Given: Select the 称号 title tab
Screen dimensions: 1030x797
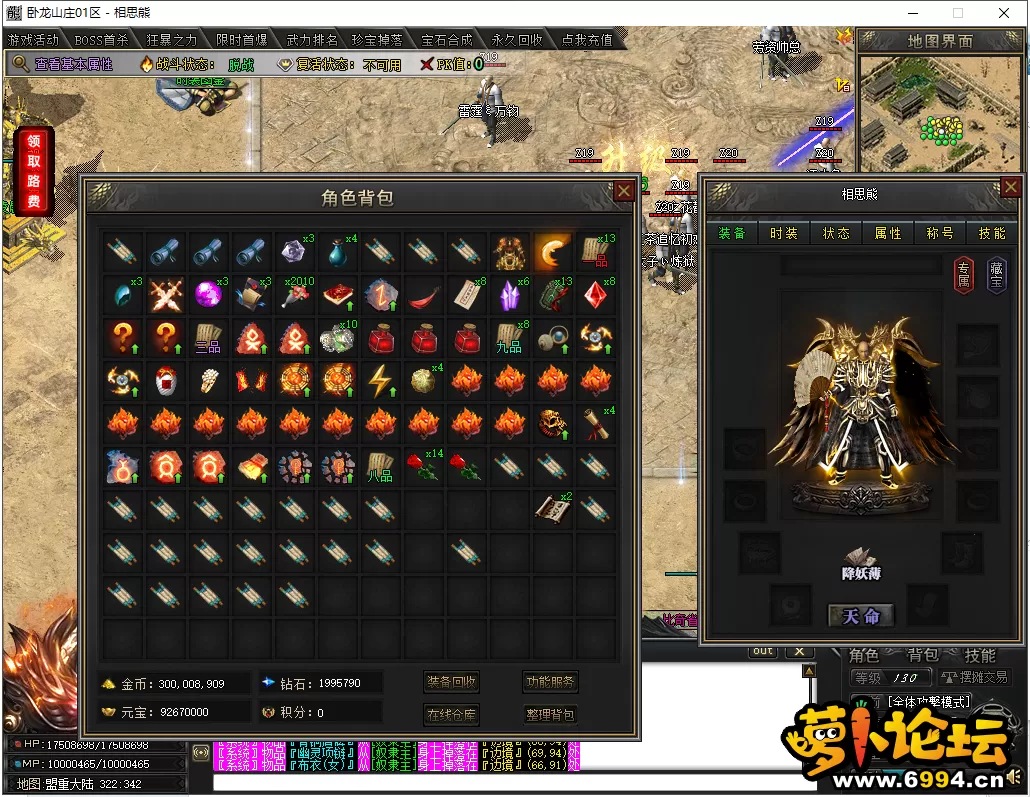Looking at the screenshot, I should tap(940, 233).
